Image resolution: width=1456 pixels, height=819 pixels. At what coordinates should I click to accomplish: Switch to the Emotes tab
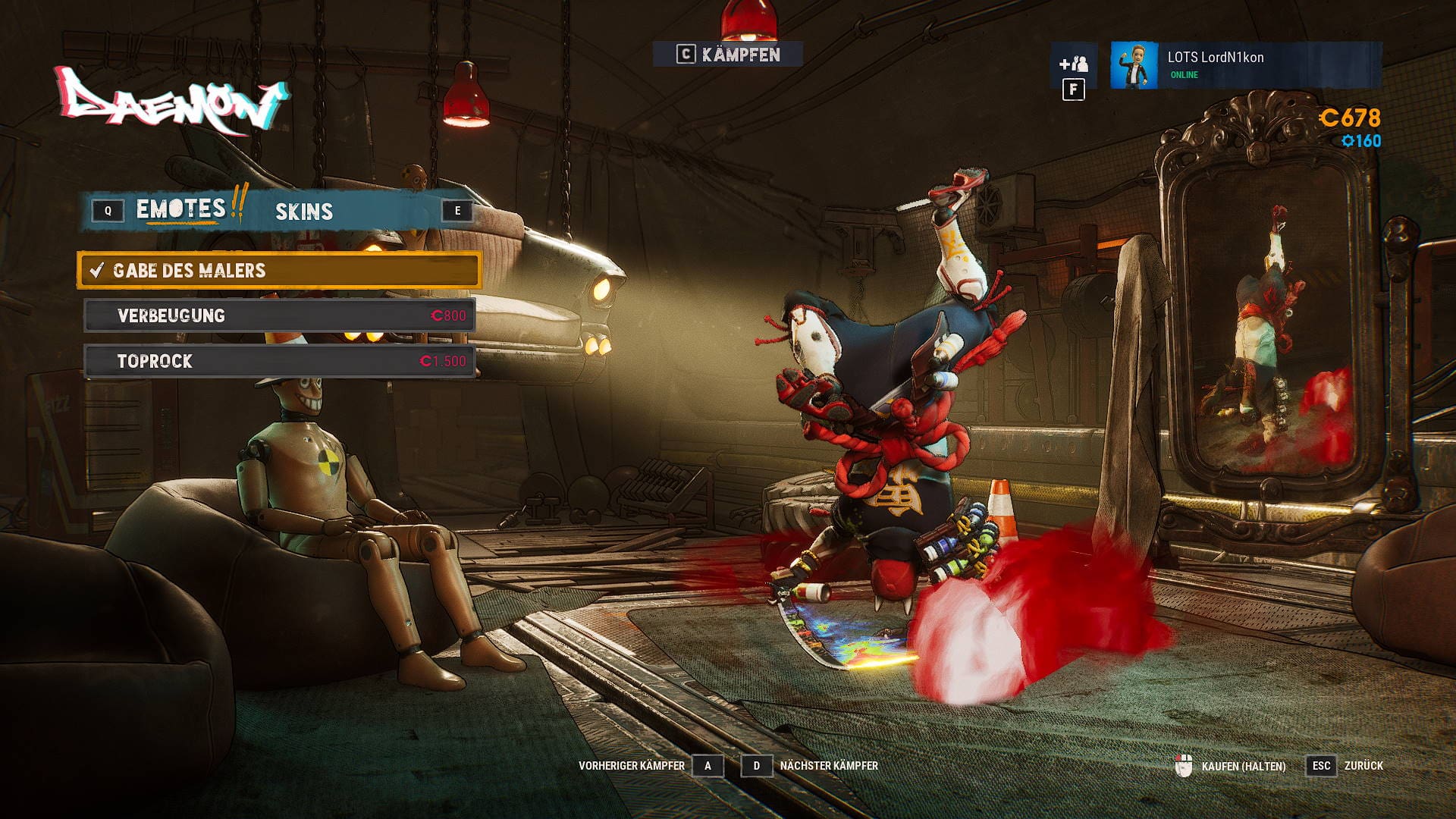pyautogui.click(x=181, y=210)
